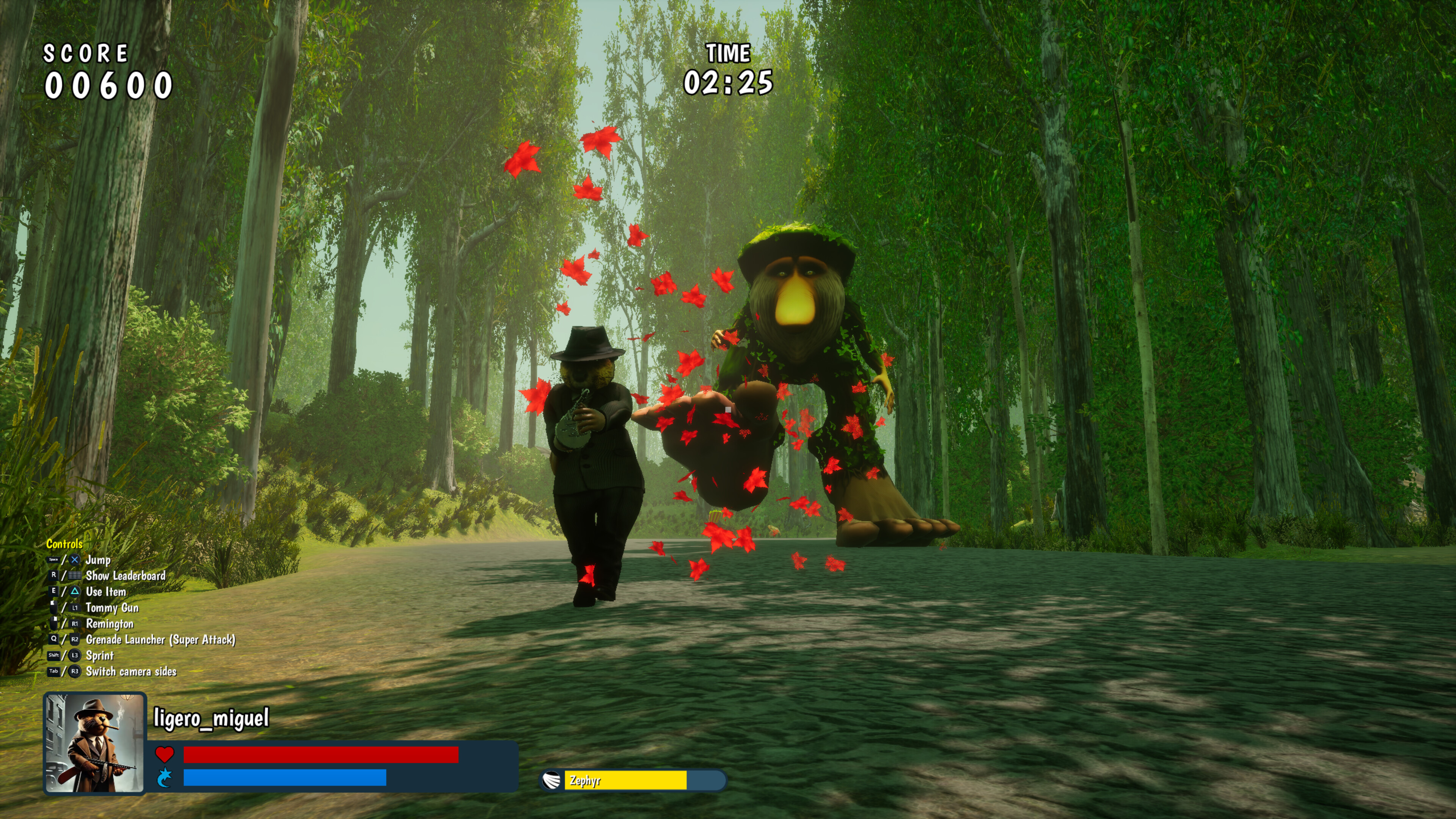Click the Q key badge for Super Attack
The image size is (1456, 819).
(54, 639)
